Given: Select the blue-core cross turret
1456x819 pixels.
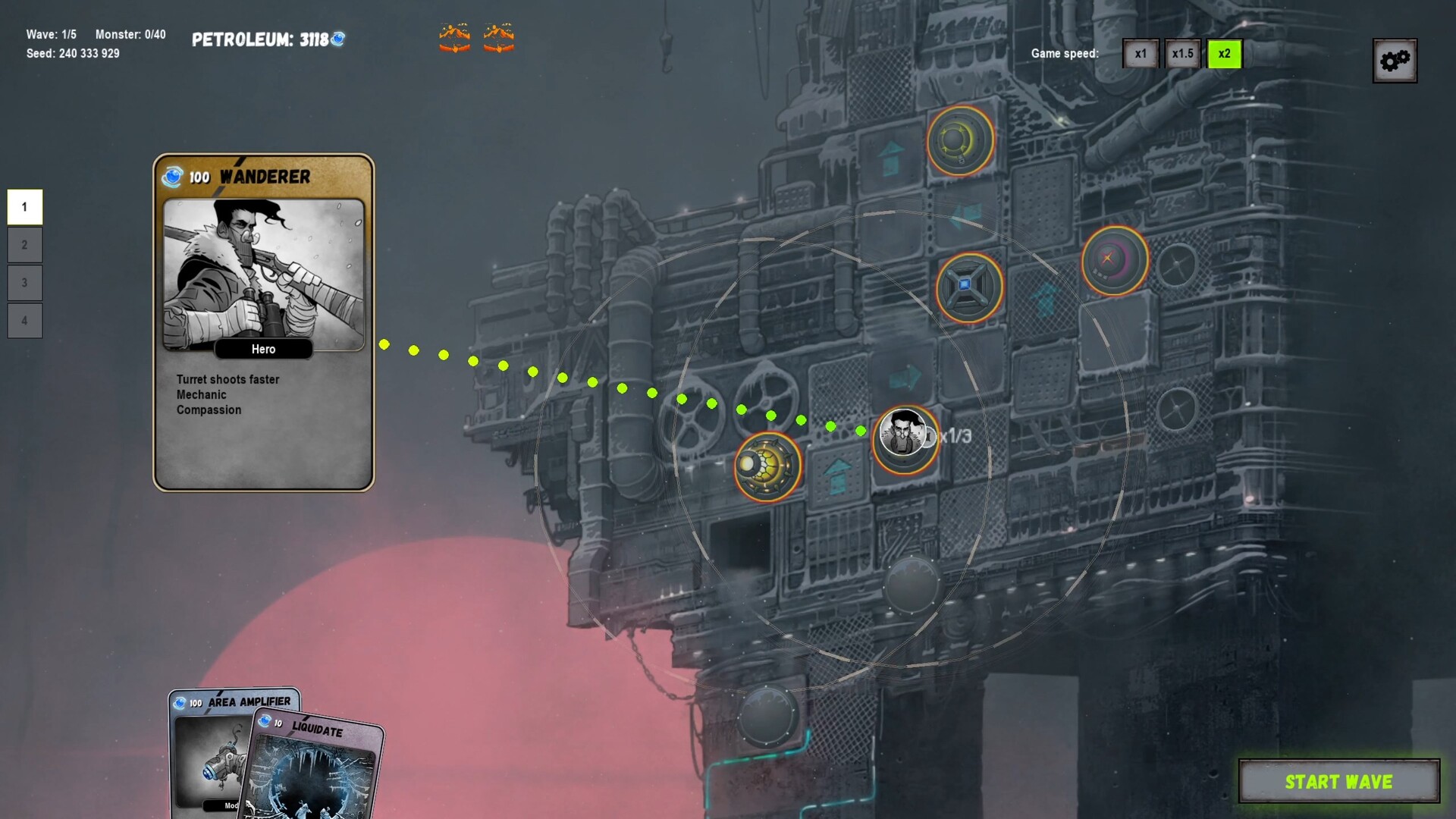Looking at the screenshot, I should point(968,287).
